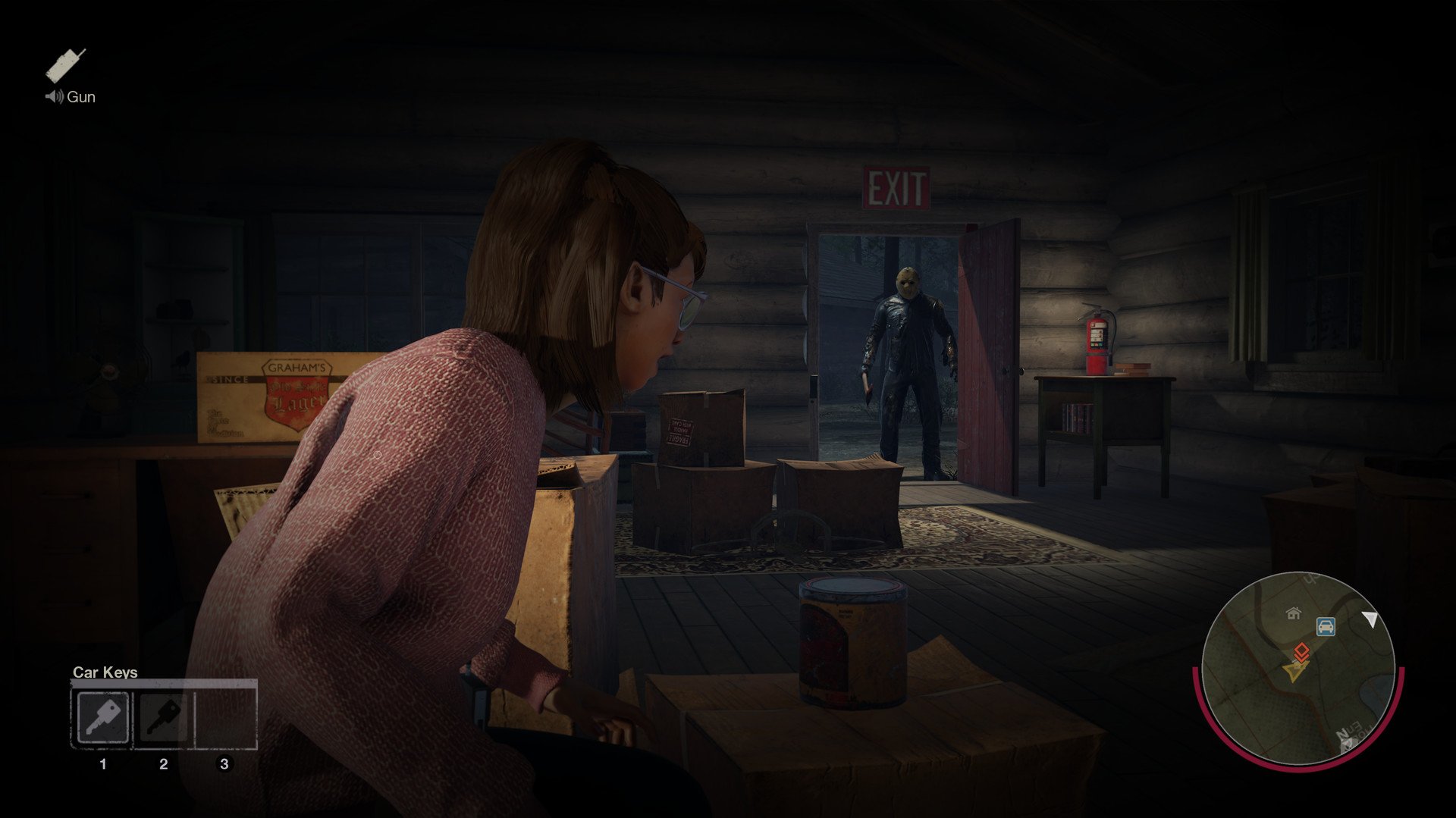Click the blue car icon on the minimap

click(x=1325, y=626)
